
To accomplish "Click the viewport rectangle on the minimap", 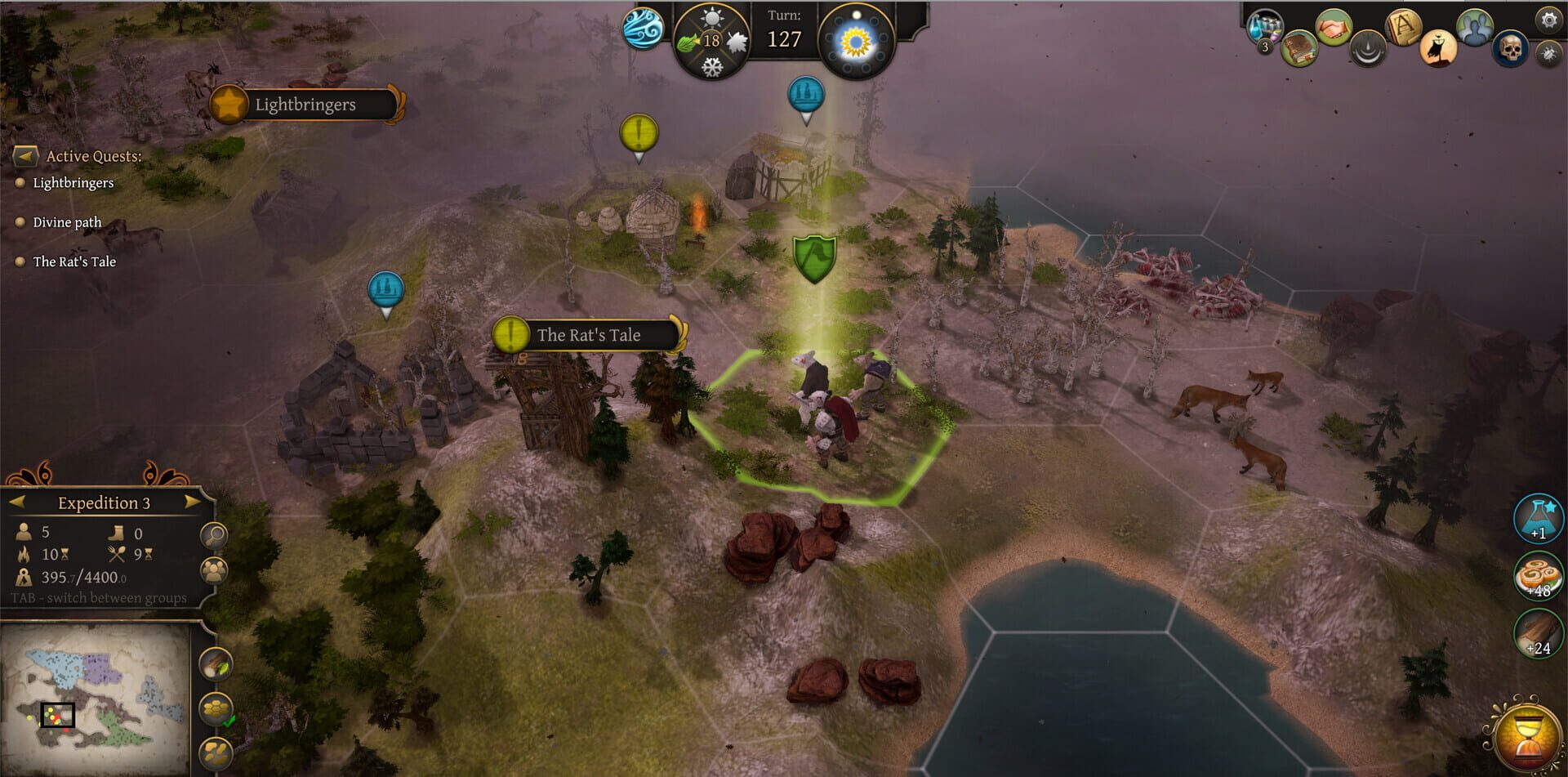I will 57,717.
